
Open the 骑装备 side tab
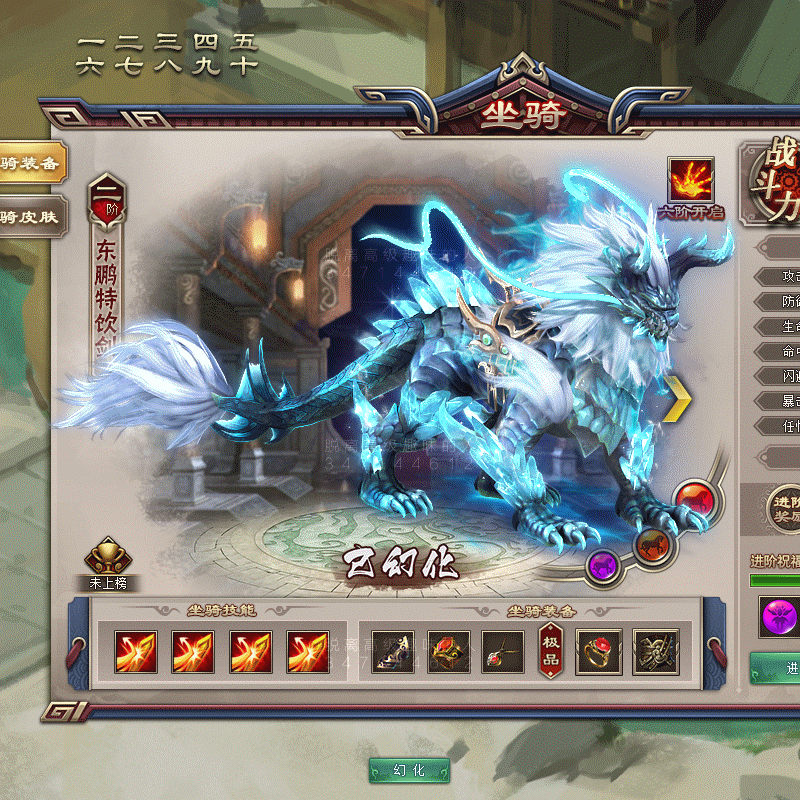28,163
